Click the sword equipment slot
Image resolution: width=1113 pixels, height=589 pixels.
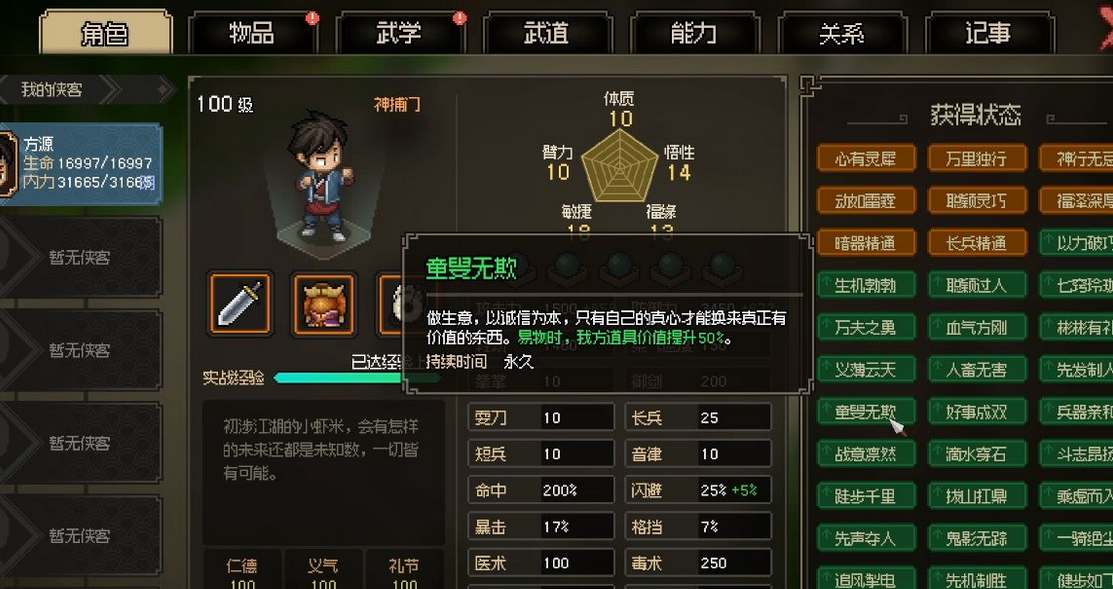240,303
